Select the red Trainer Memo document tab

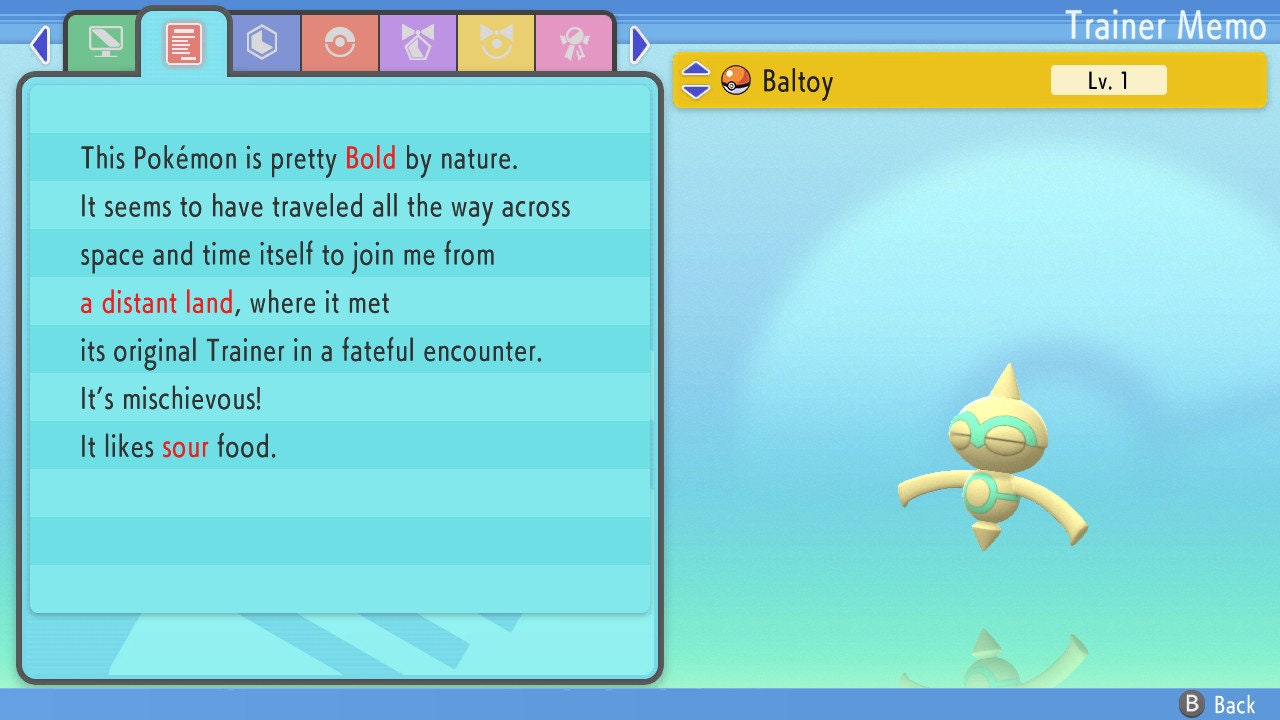[x=184, y=43]
